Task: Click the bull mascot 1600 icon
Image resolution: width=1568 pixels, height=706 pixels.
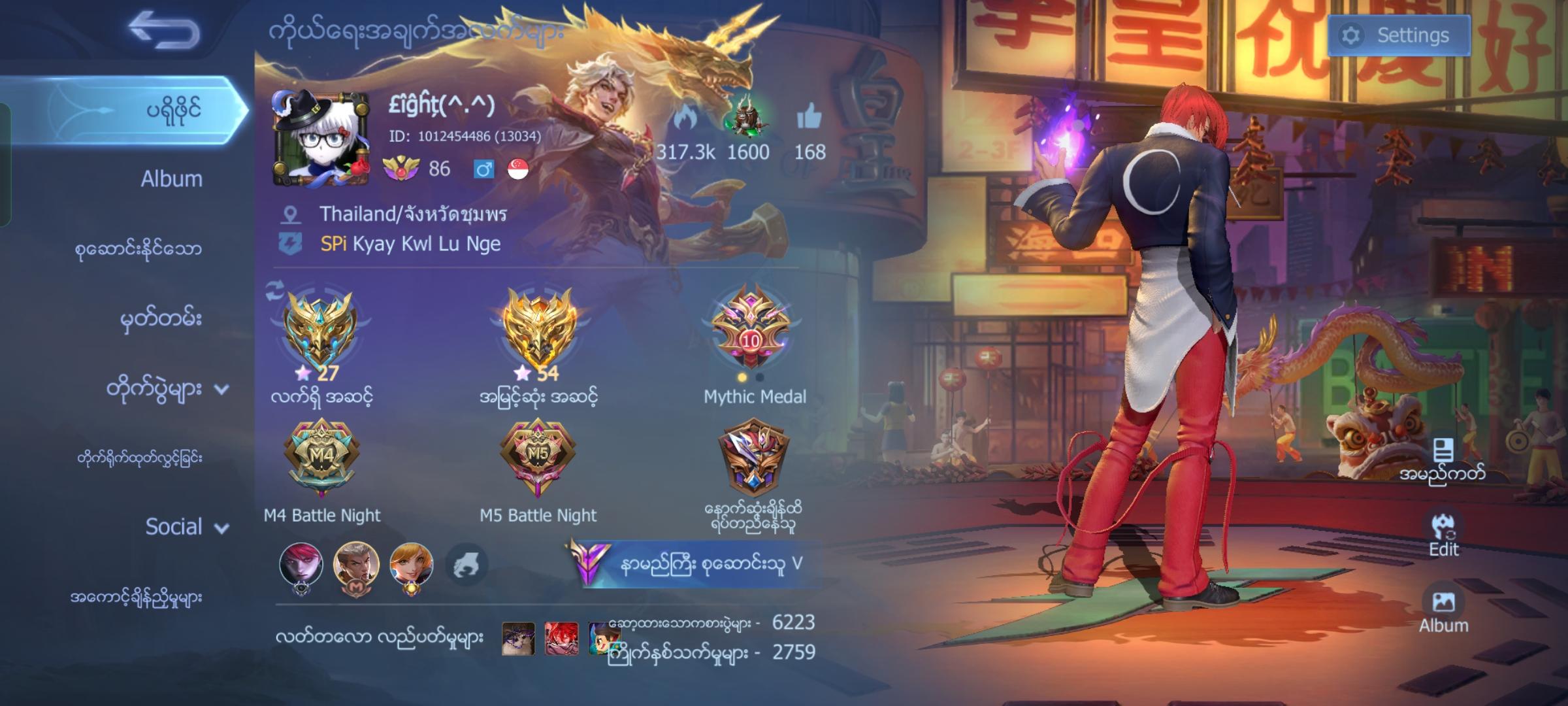Action: point(745,119)
